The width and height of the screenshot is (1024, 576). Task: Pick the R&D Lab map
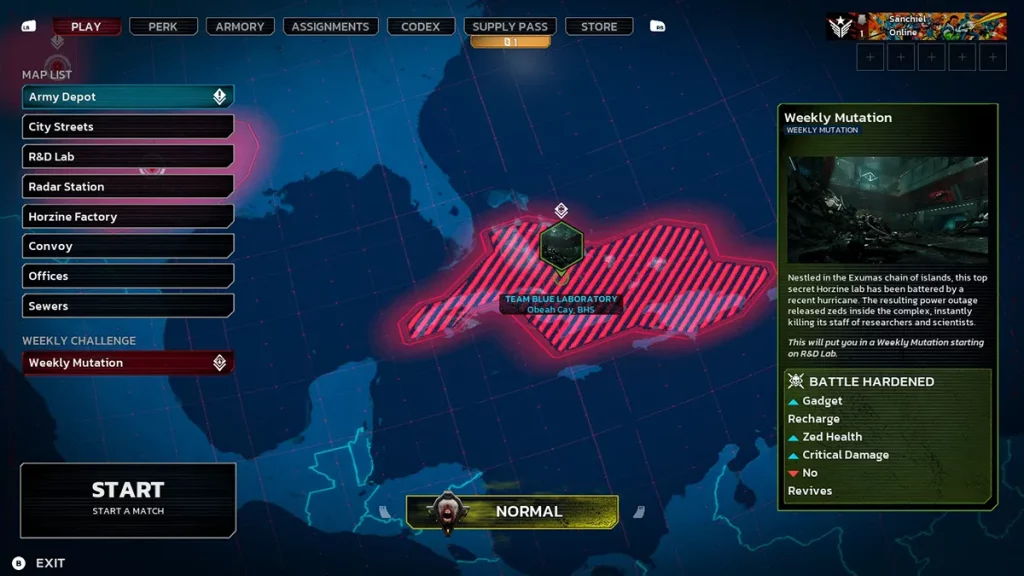tap(128, 157)
